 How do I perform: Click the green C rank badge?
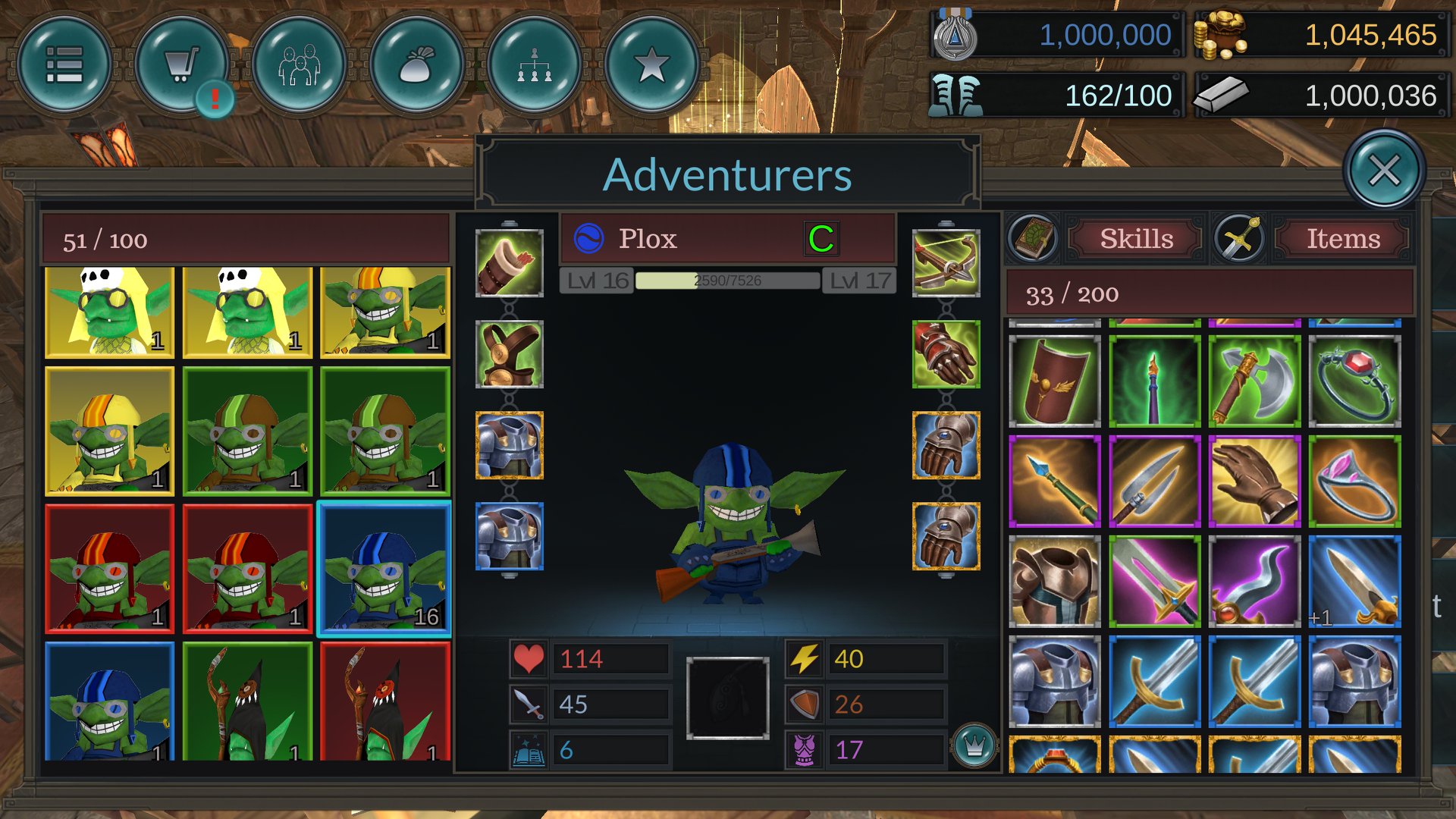(821, 239)
